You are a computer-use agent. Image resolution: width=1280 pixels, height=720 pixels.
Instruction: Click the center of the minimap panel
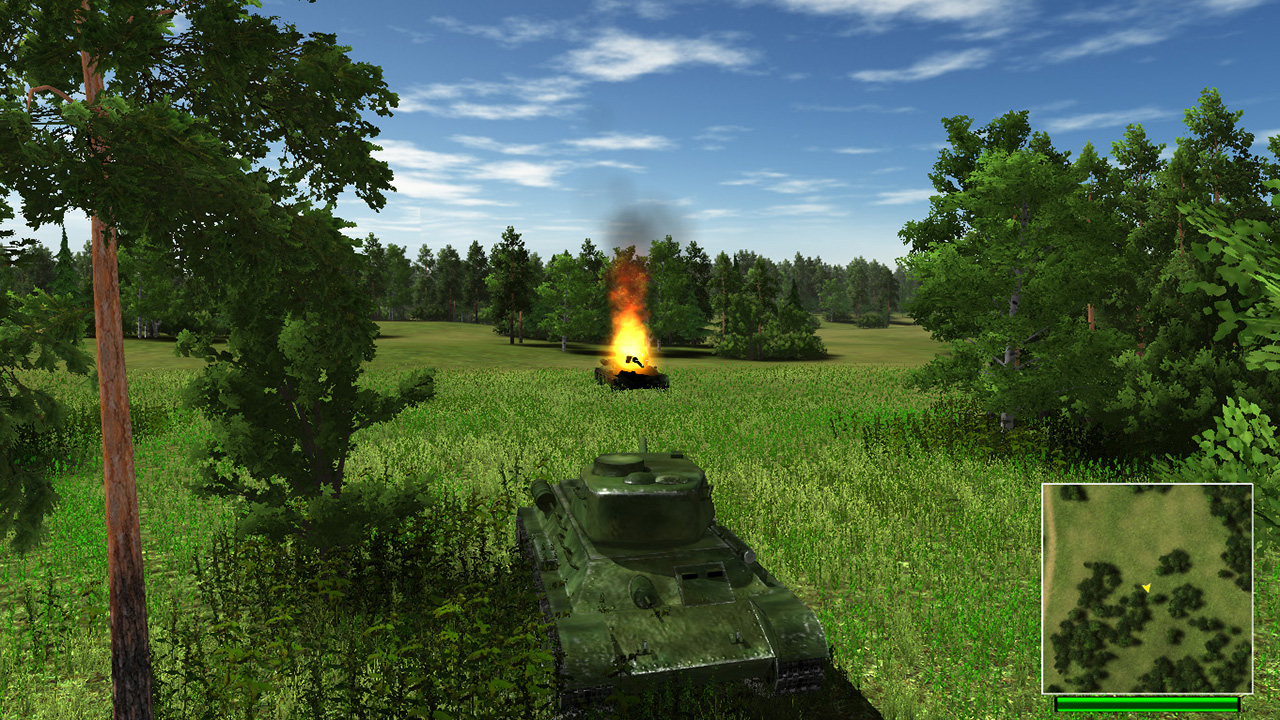point(1147,590)
